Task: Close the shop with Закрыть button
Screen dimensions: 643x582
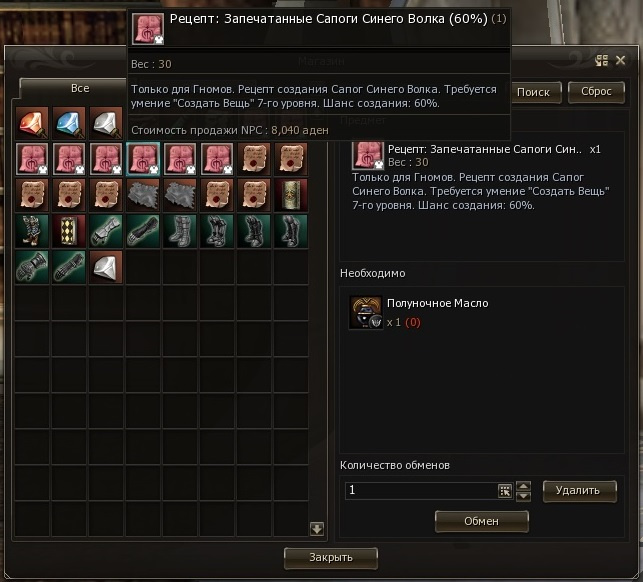Action: click(331, 557)
